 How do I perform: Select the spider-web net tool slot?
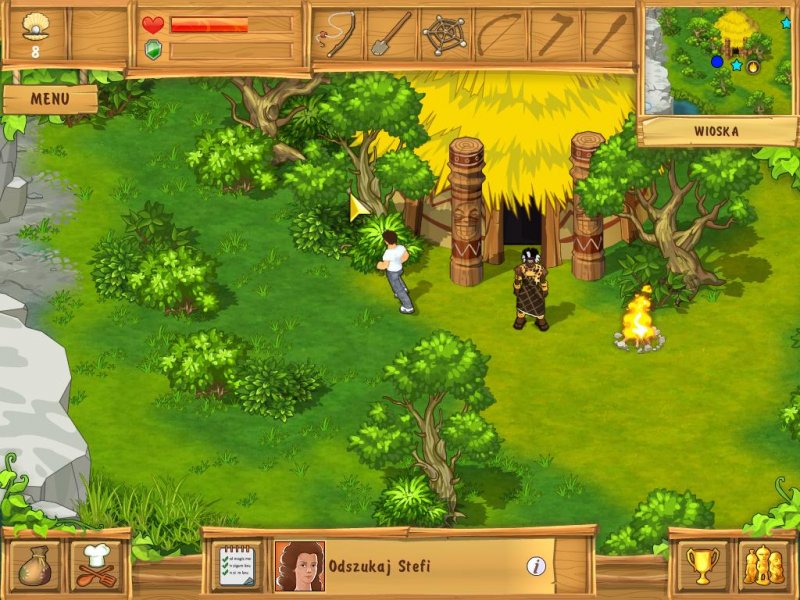pyautogui.click(x=444, y=34)
